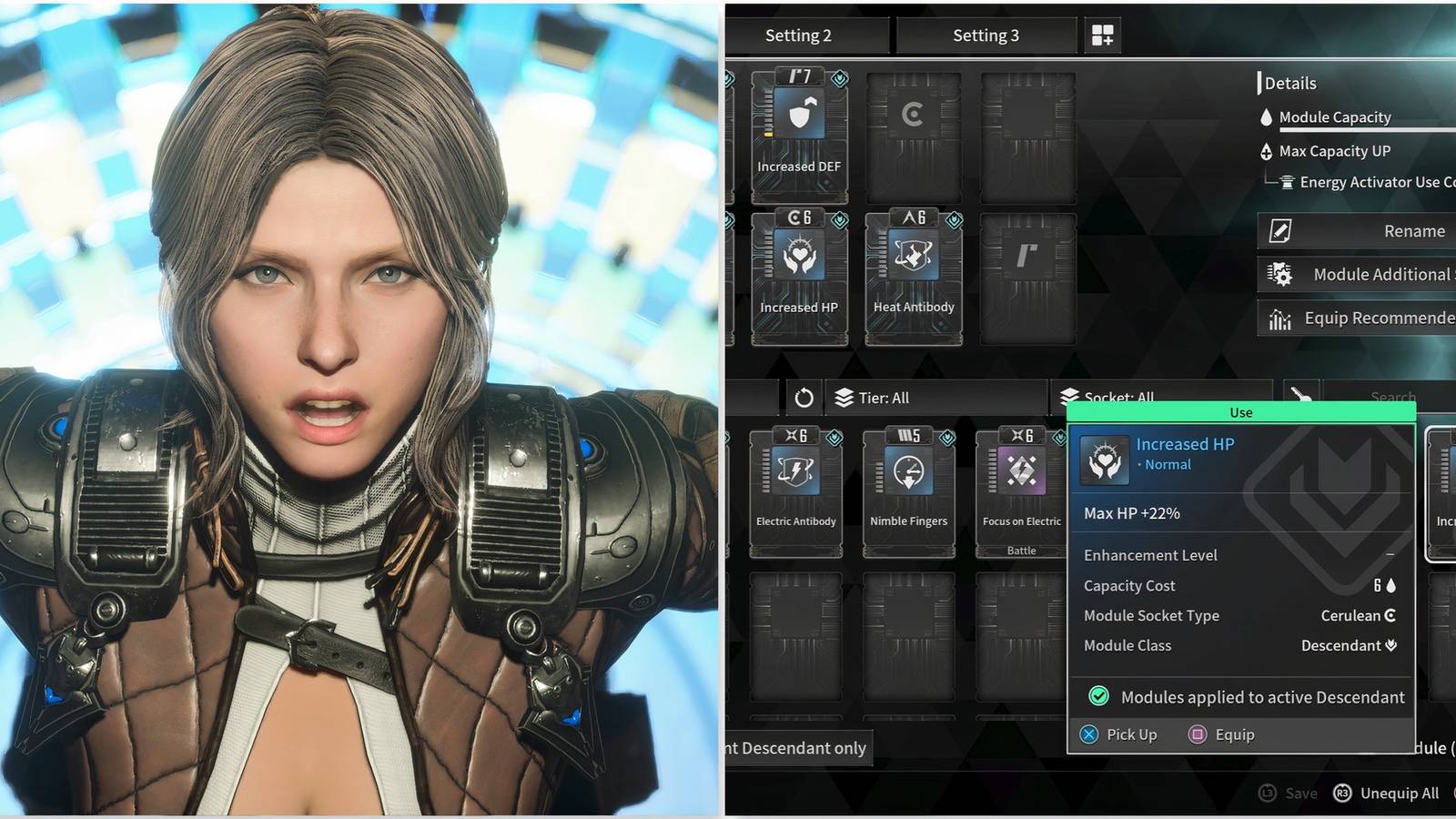Image resolution: width=1456 pixels, height=819 pixels.
Task: Click the Pick Up action label
Action: click(x=1131, y=734)
